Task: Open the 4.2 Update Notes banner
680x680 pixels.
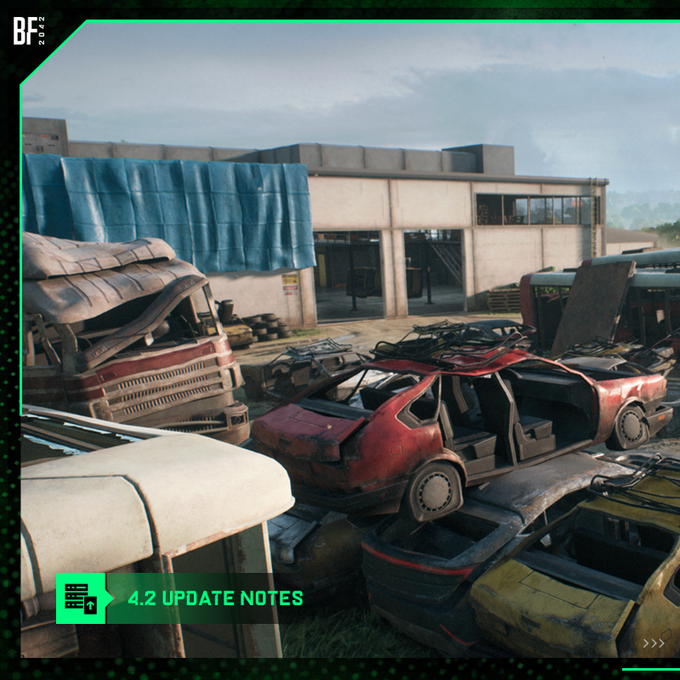Action: (x=215, y=599)
